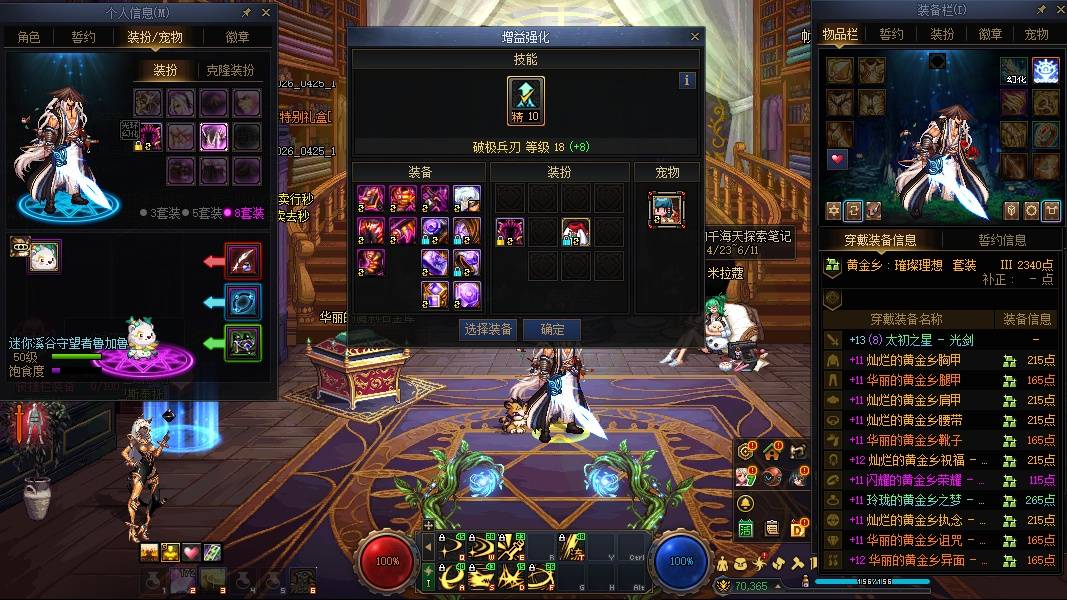The image size is (1067, 600).
Task: Switch to the 宠物 tab in 装备栏
Action: click(1037, 34)
